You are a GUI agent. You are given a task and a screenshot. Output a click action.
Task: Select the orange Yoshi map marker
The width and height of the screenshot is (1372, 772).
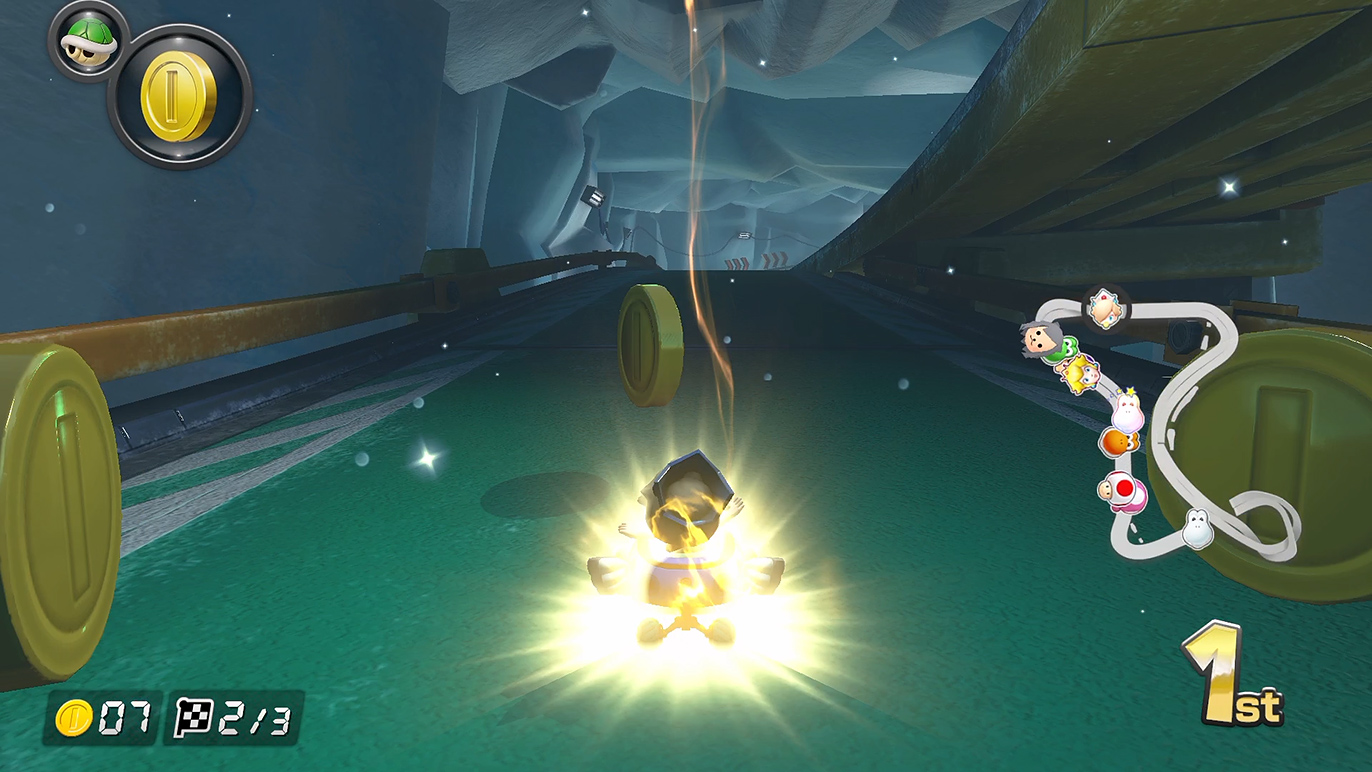[1115, 441]
